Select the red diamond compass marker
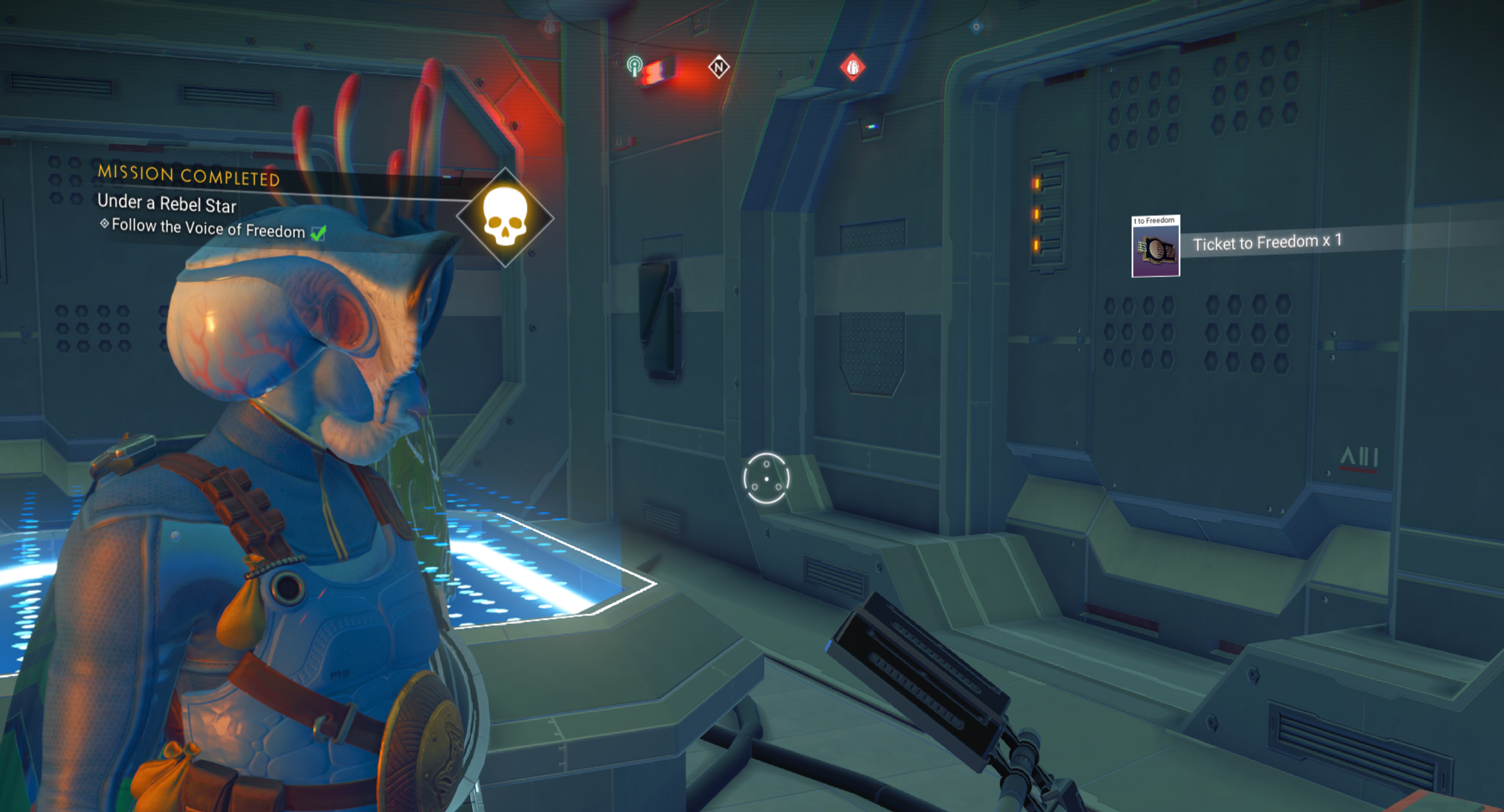Image resolution: width=1504 pixels, height=812 pixels. click(x=853, y=67)
